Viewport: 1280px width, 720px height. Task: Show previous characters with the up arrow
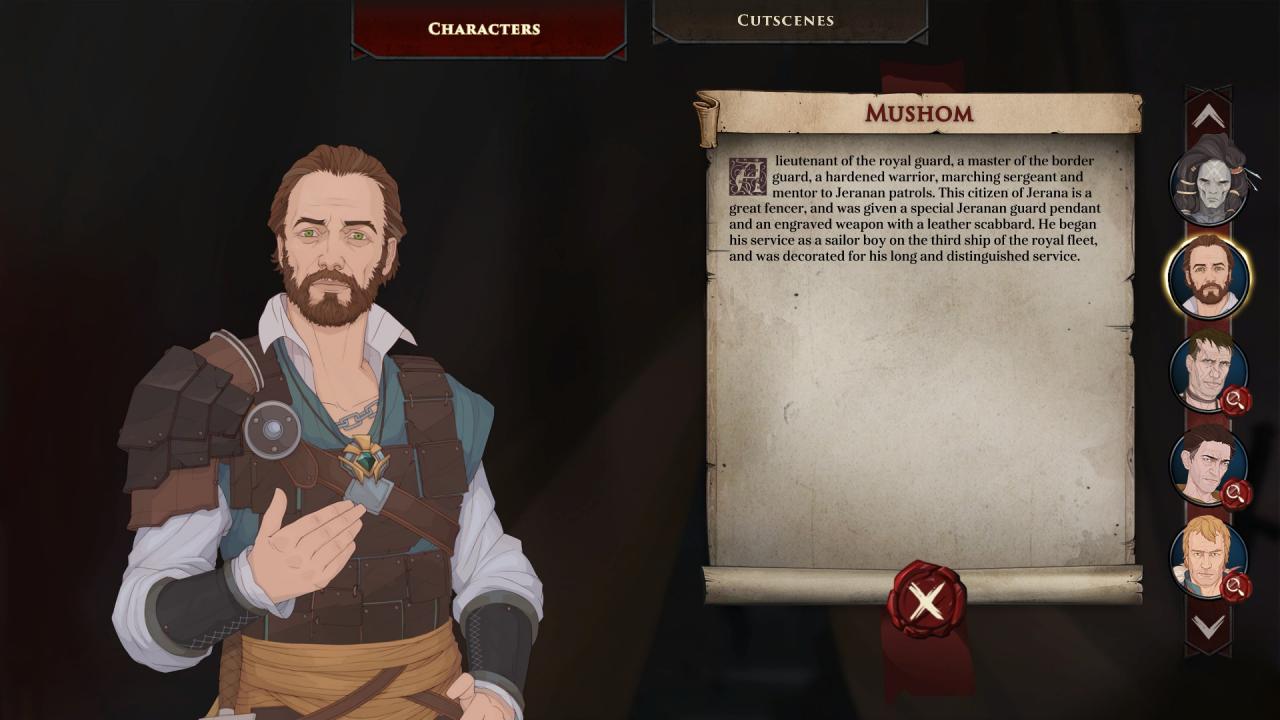[1208, 118]
